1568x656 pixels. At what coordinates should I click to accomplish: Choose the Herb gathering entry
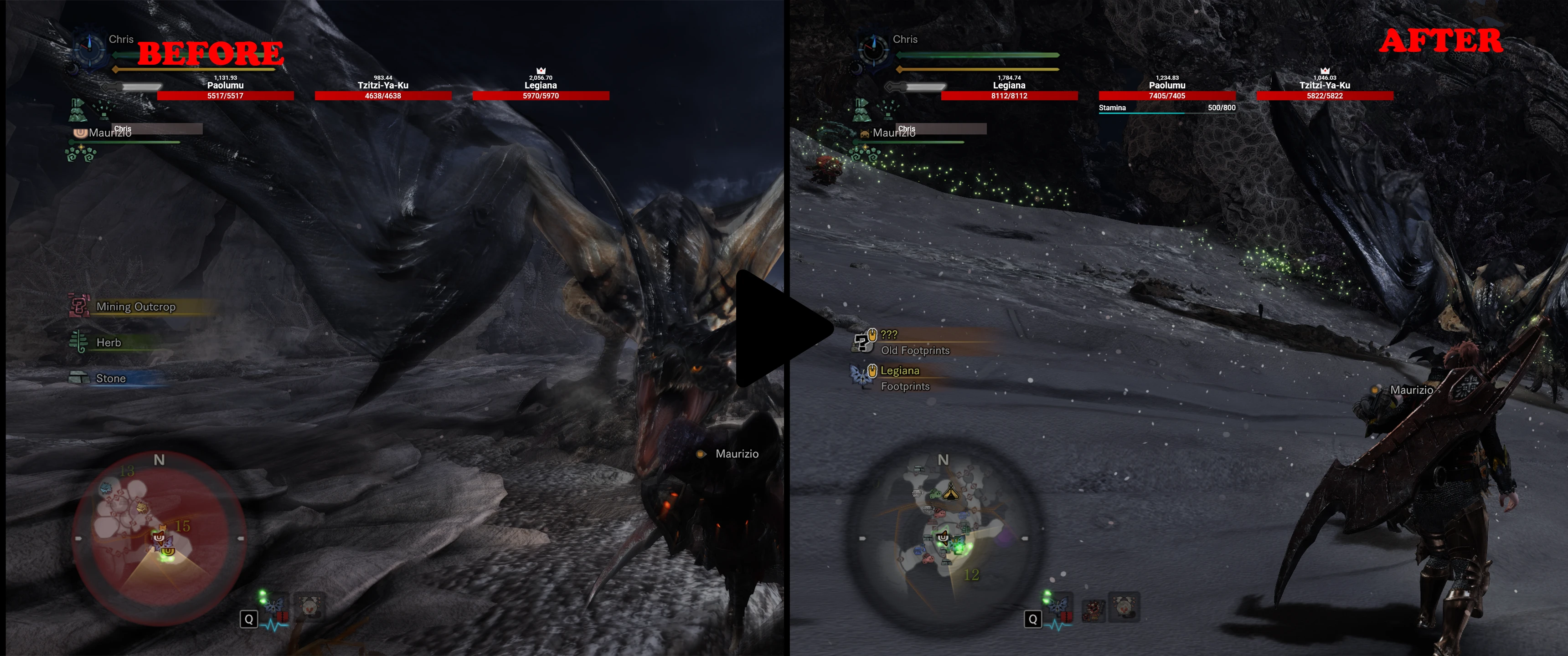tap(108, 343)
